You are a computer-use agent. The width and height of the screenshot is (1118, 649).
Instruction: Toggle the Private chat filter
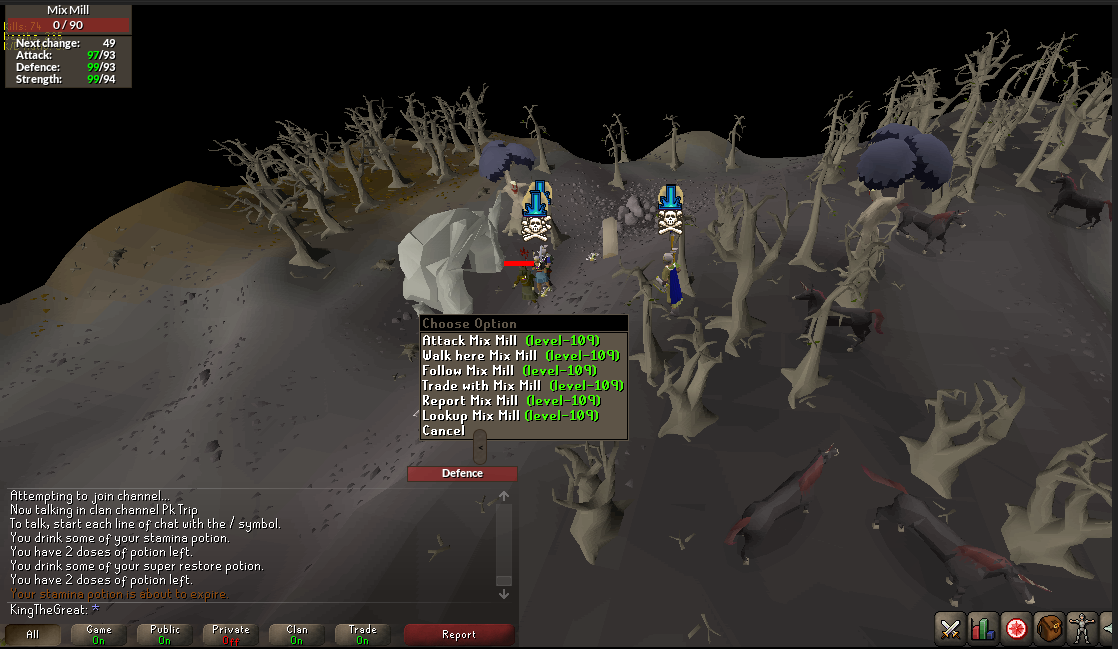coord(231,634)
